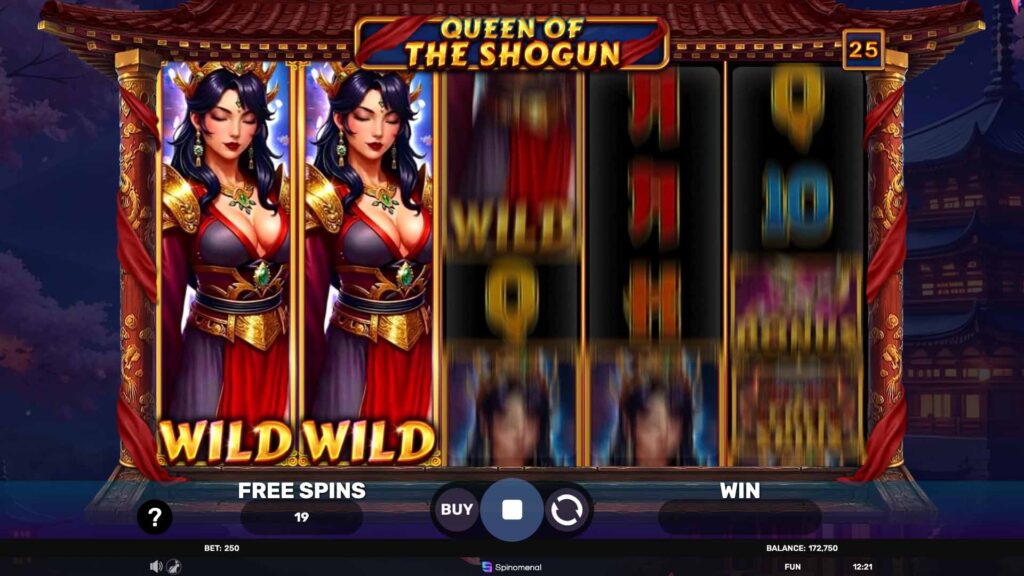
Task: Click the turbo icon beside the speaker
Action: (x=173, y=566)
